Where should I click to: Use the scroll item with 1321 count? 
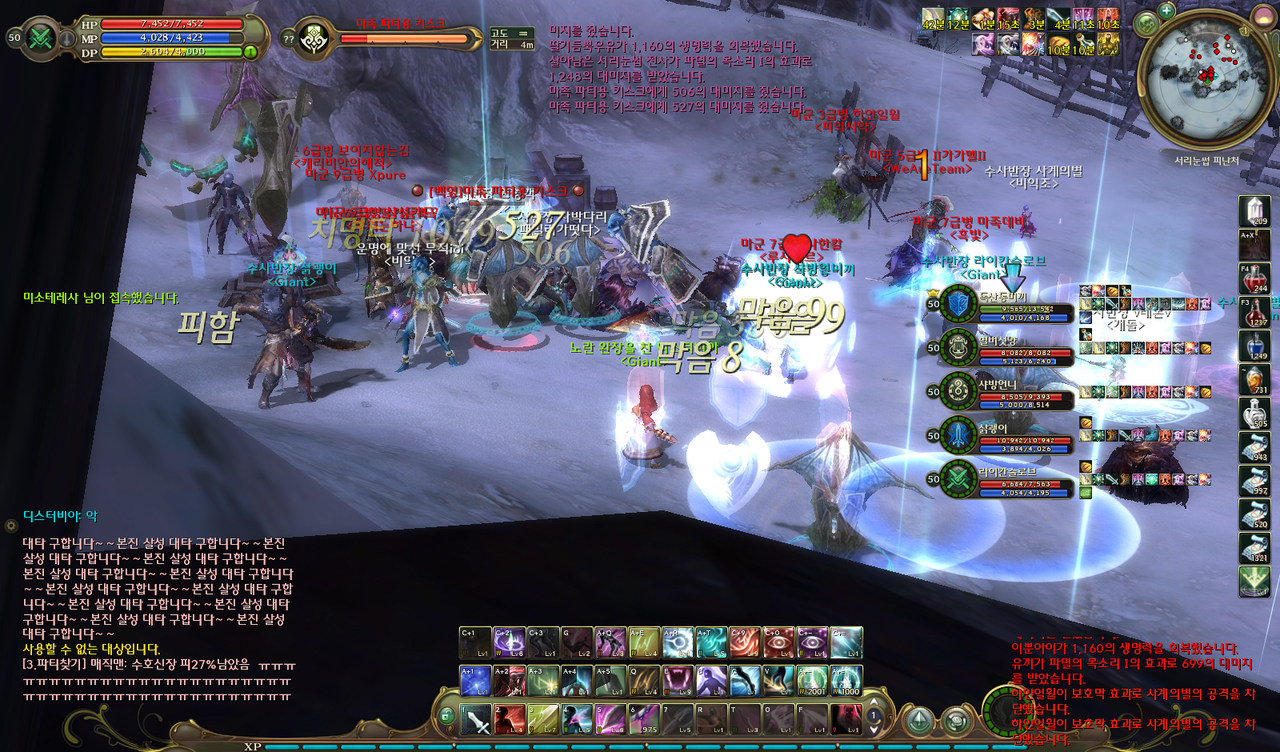coord(1255,548)
